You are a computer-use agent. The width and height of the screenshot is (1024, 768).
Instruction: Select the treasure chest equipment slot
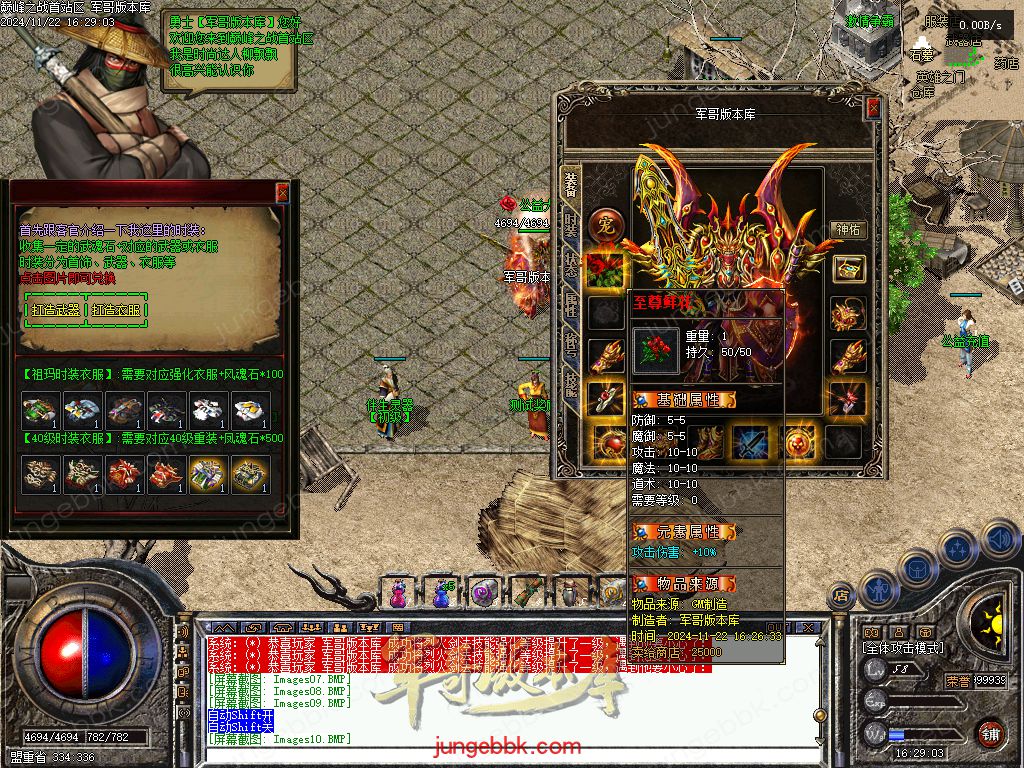(848, 269)
